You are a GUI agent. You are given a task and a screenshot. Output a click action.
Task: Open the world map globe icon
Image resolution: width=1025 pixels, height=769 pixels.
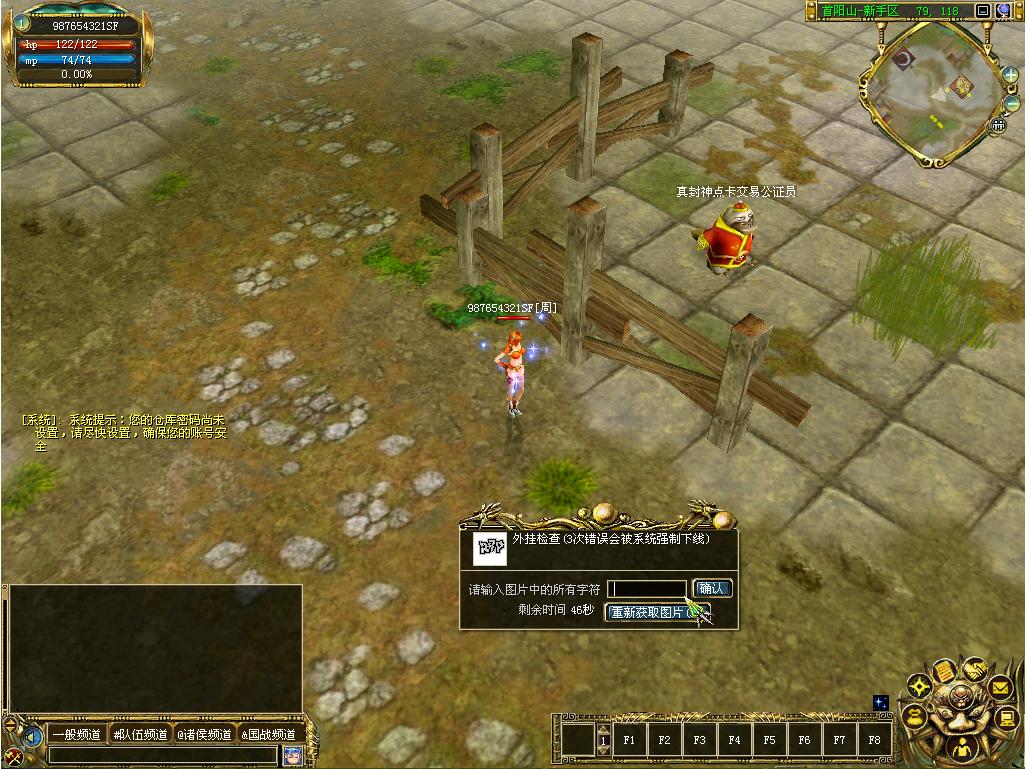pos(1003,11)
